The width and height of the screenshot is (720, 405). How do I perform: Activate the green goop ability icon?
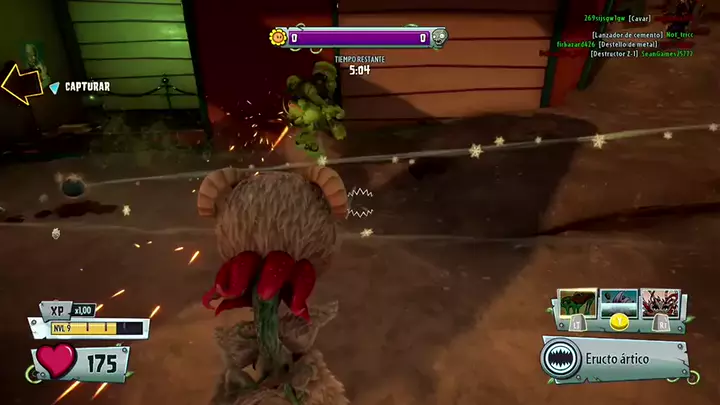578,303
